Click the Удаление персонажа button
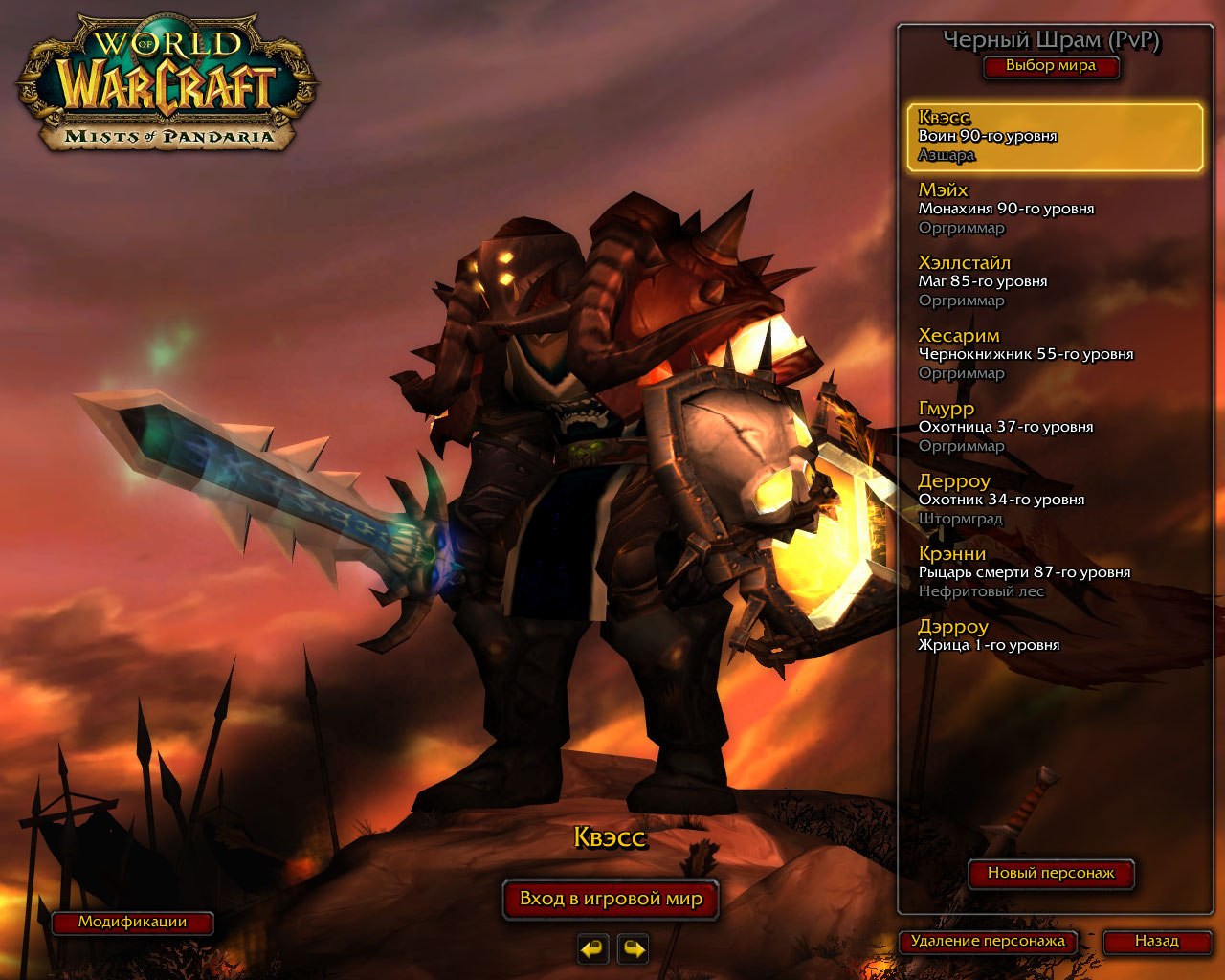Image resolution: width=1225 pixels, height=980 pixels. 988,942
